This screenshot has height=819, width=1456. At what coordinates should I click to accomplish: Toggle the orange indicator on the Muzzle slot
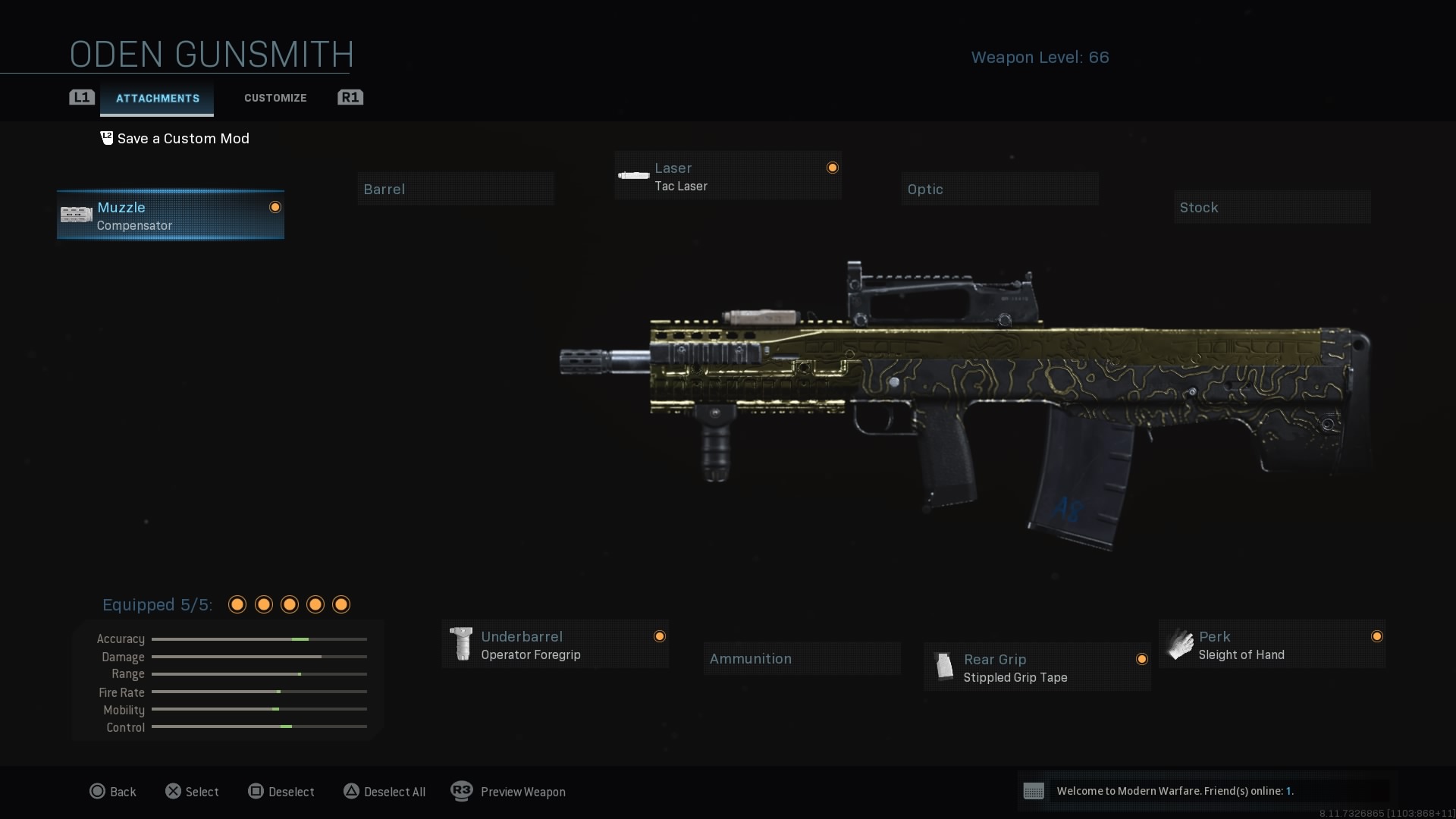point(275,207)
